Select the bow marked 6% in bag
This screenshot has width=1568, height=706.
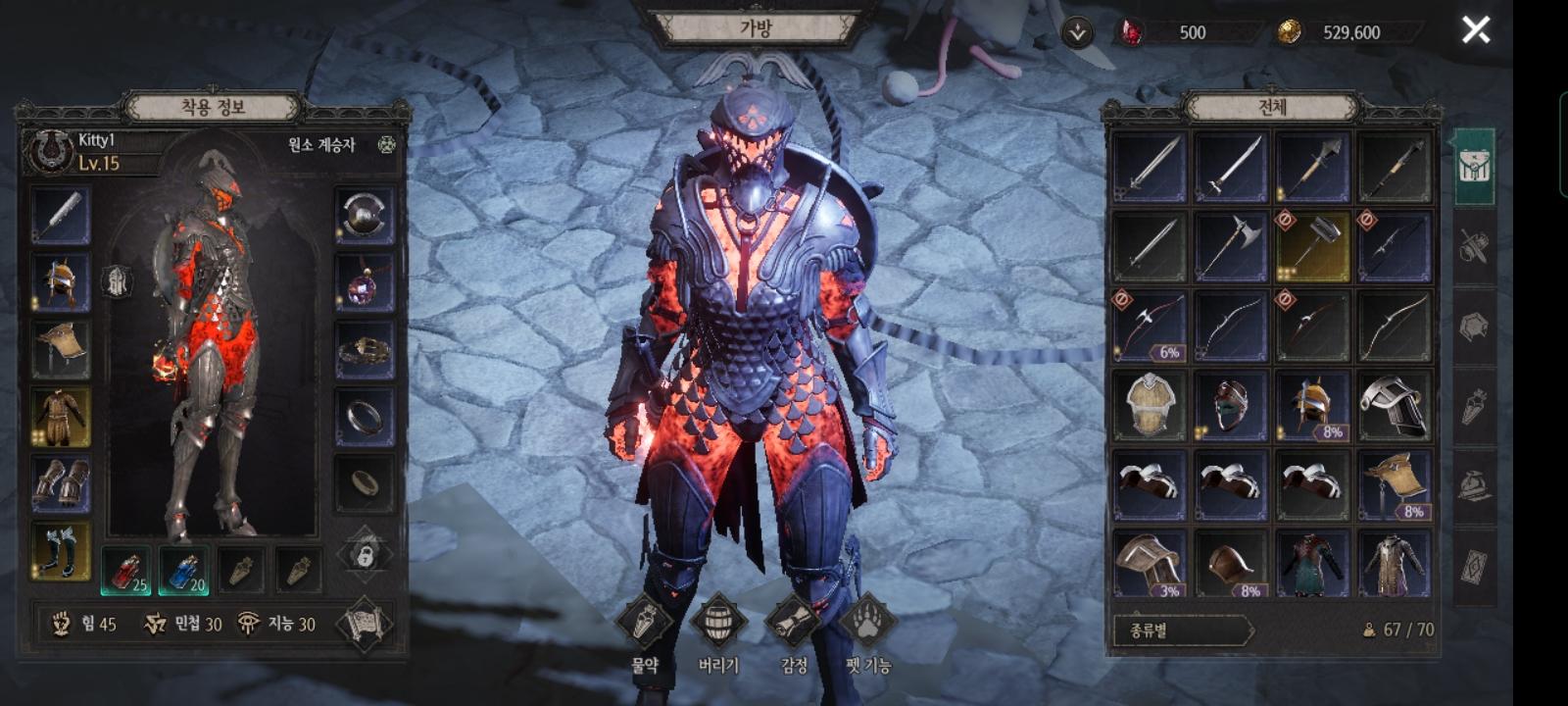[1150, 327]
